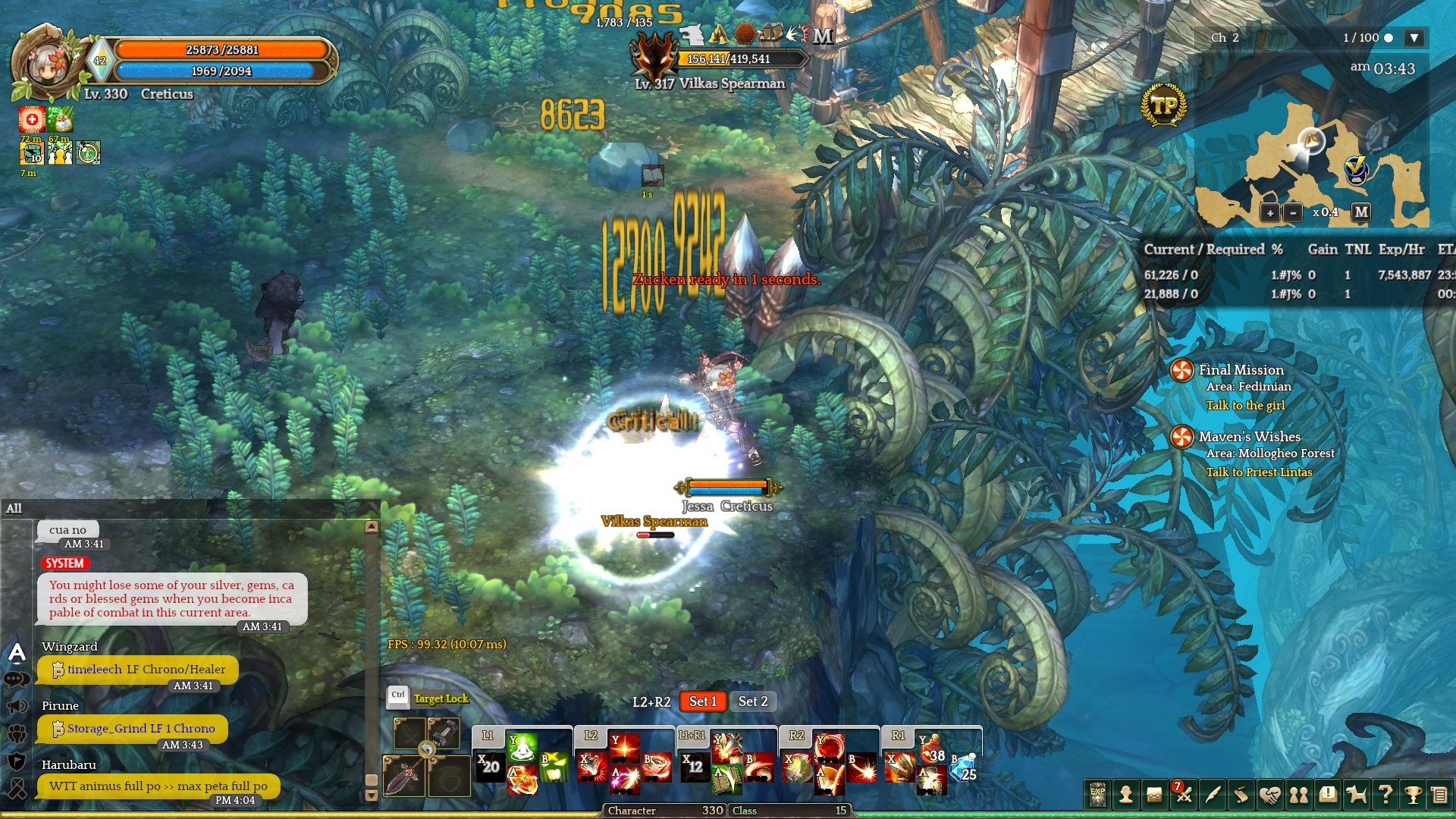This screenshot has height=819, width=1456.
Task: Open the channel selection dropdown arrow
Action: 1414,38
